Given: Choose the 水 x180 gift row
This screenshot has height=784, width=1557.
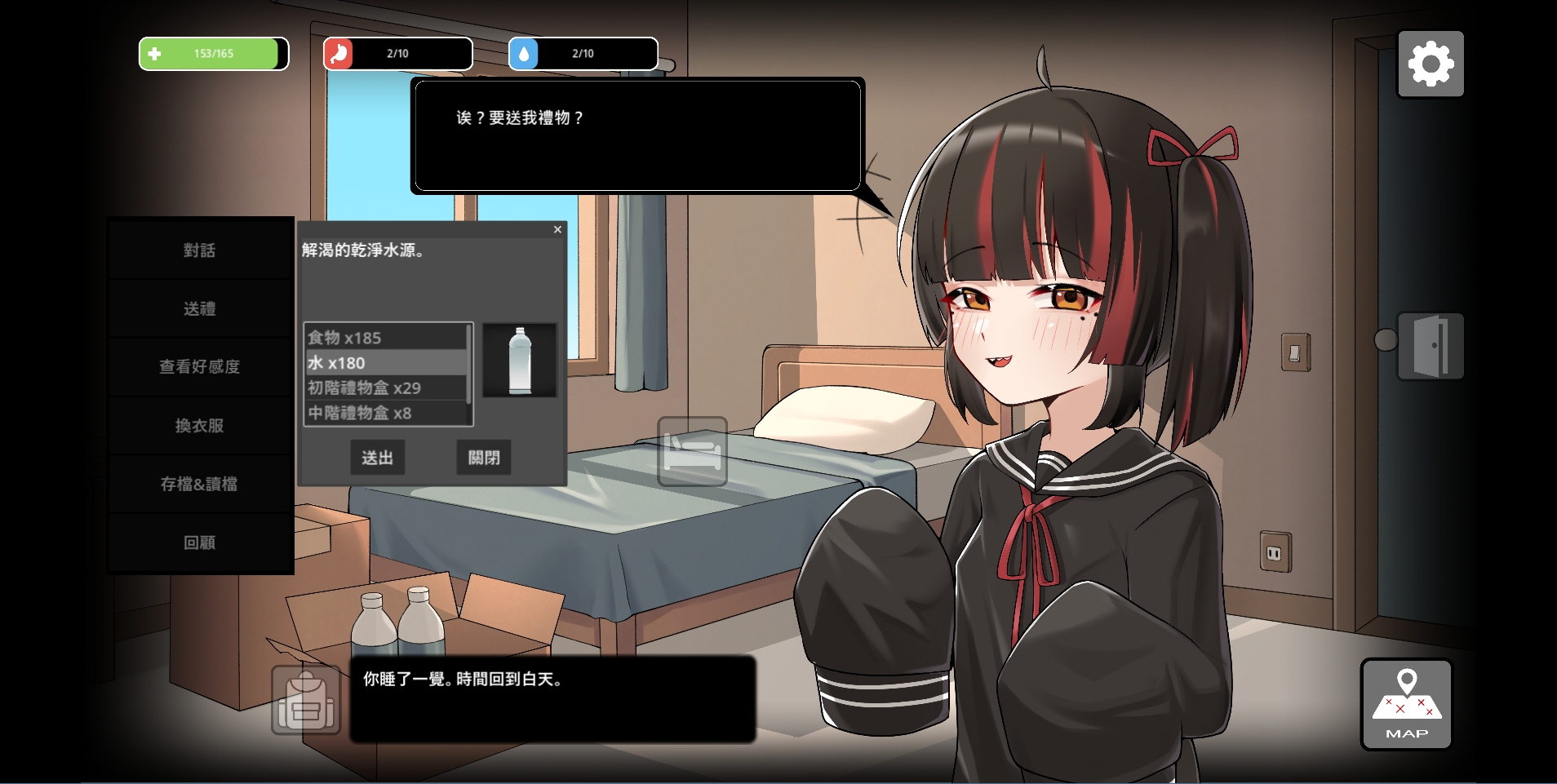Looking at the screenshot, I should pos(385,363).
